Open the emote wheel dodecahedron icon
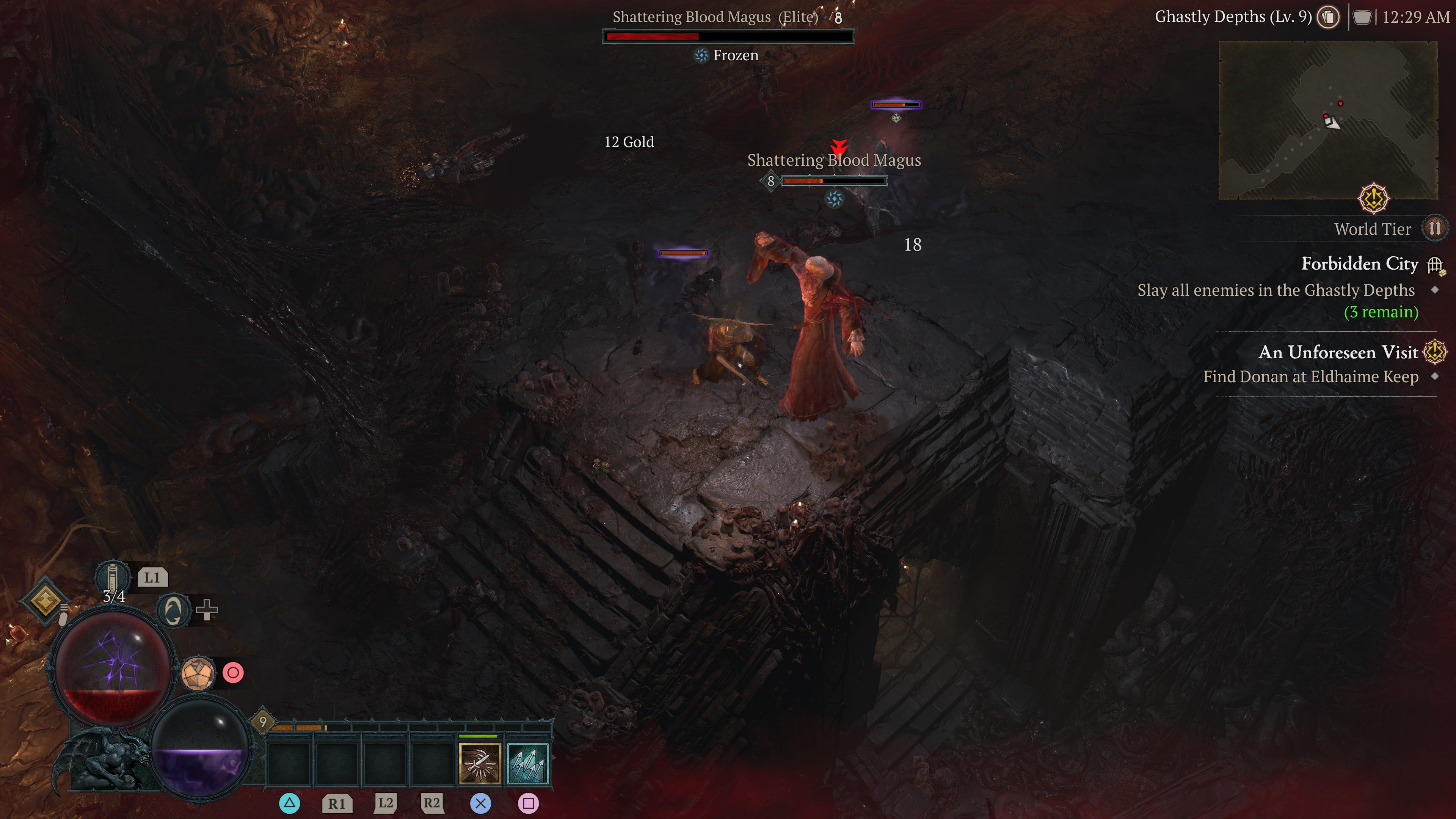1456x819 pixels. click(x=198, y=673)
